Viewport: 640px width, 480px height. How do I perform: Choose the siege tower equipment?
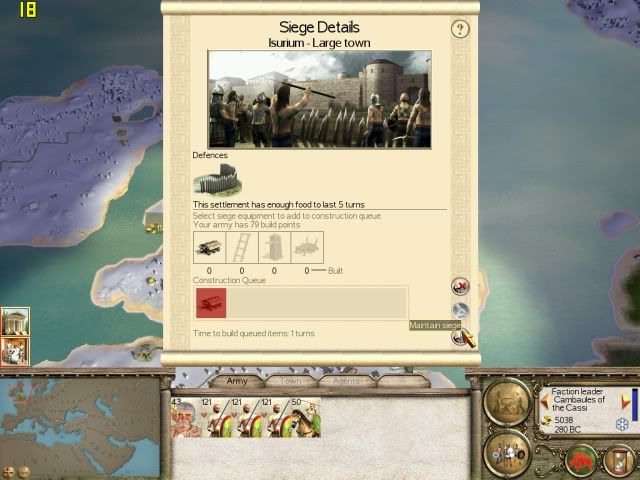click(x=274, y=247)
